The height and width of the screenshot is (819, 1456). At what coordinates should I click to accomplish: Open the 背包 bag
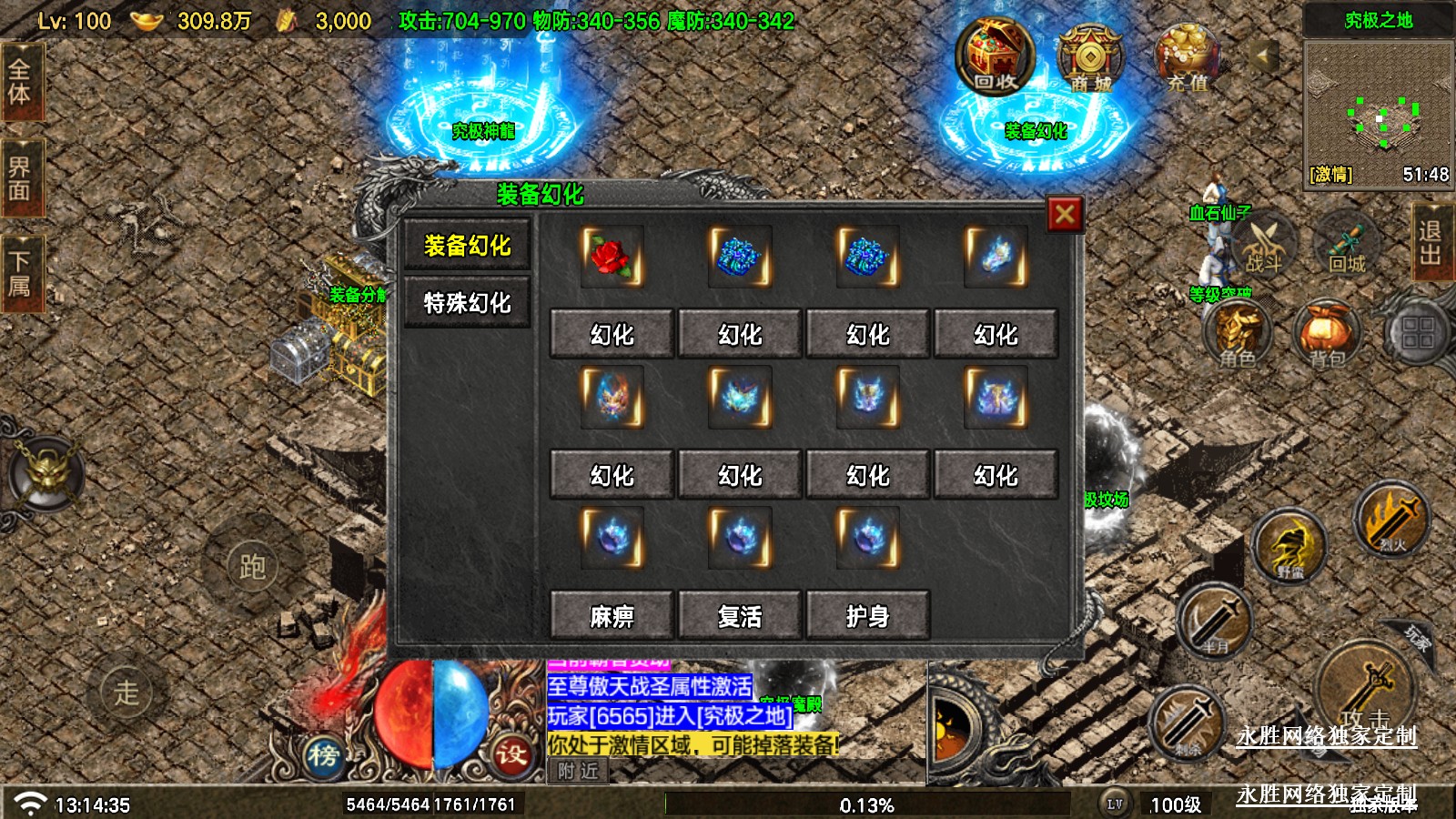[x=1328, y=335]
